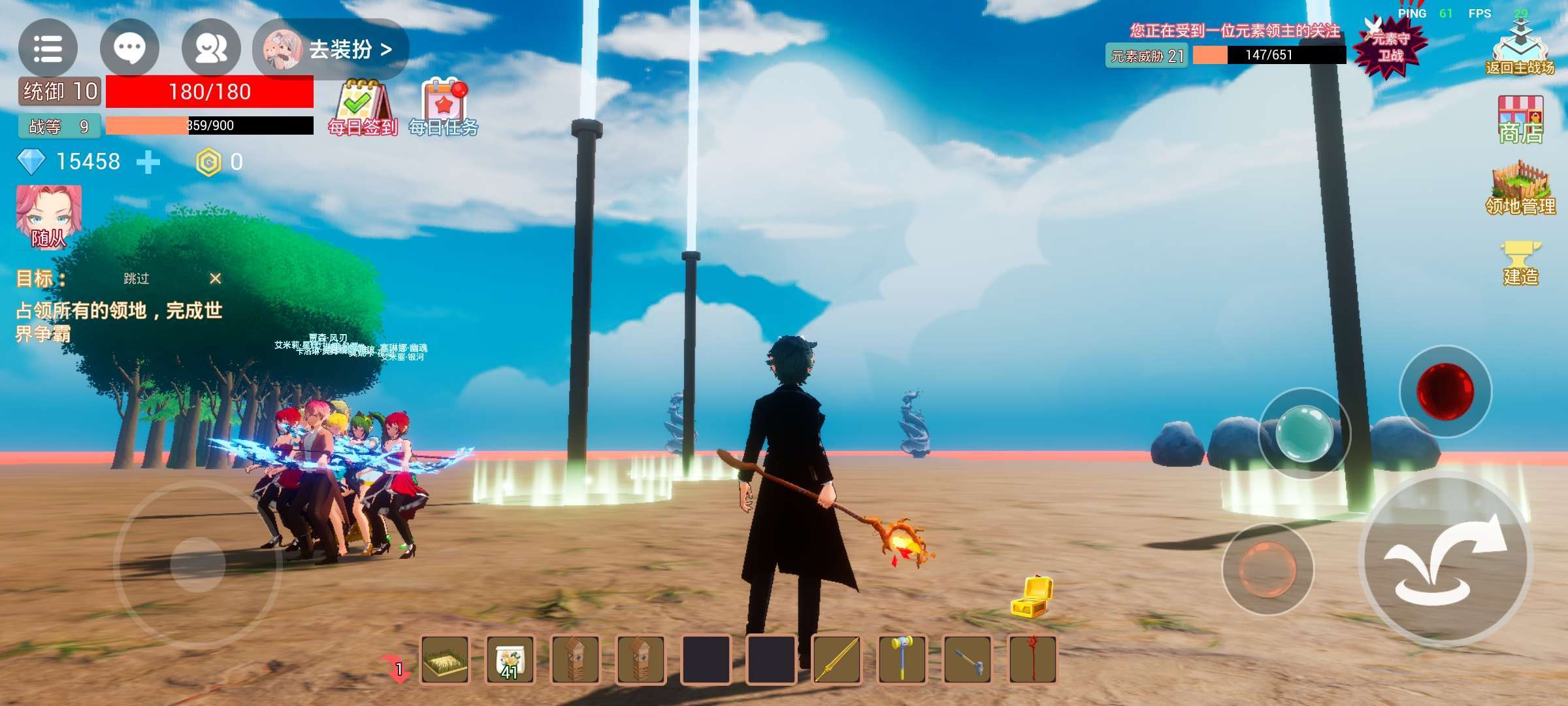Screen dimensions: 1568x706
Task: Open 每日签到 daily check-in
Action: 363,108
